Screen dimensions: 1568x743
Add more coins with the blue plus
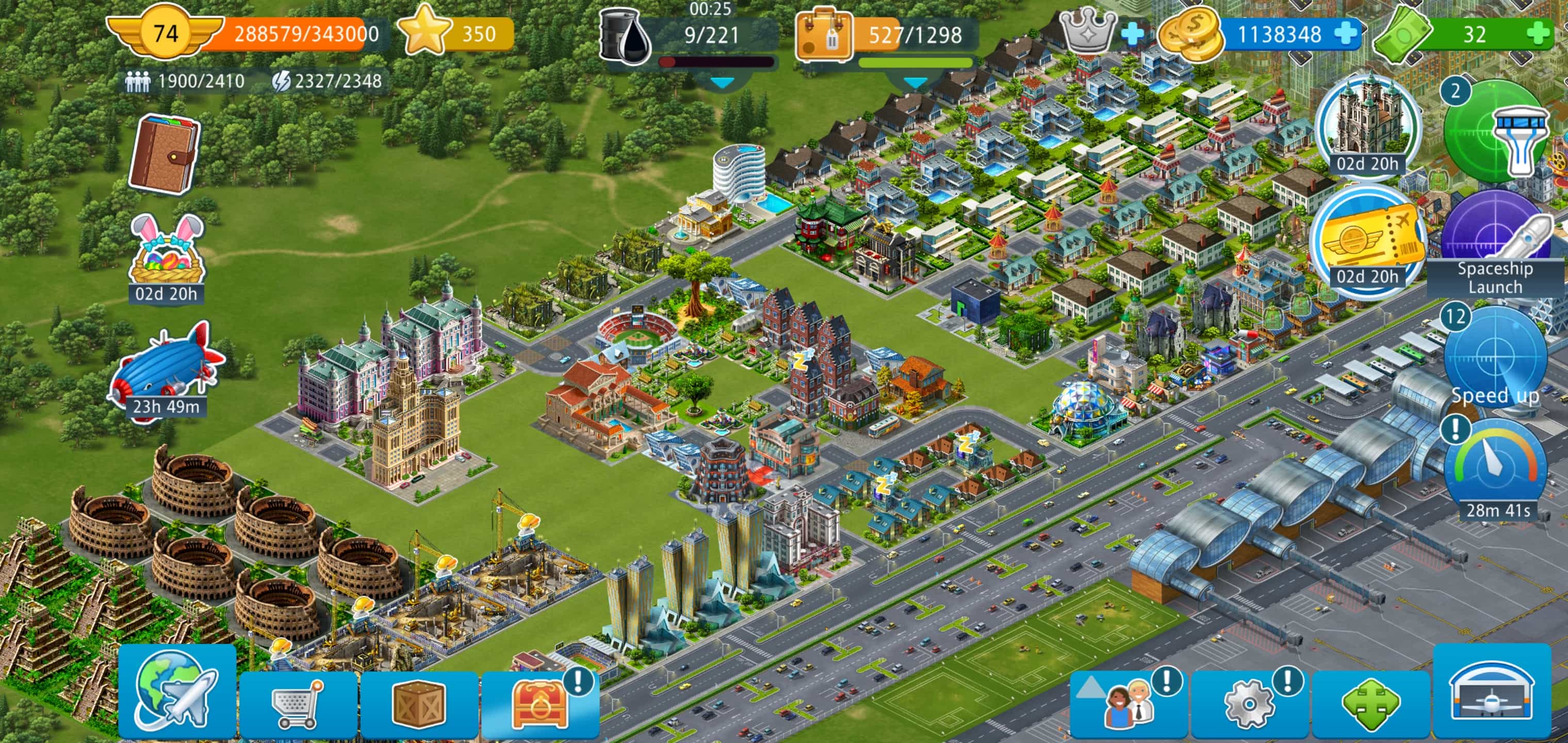click(x=1346, y=34)
